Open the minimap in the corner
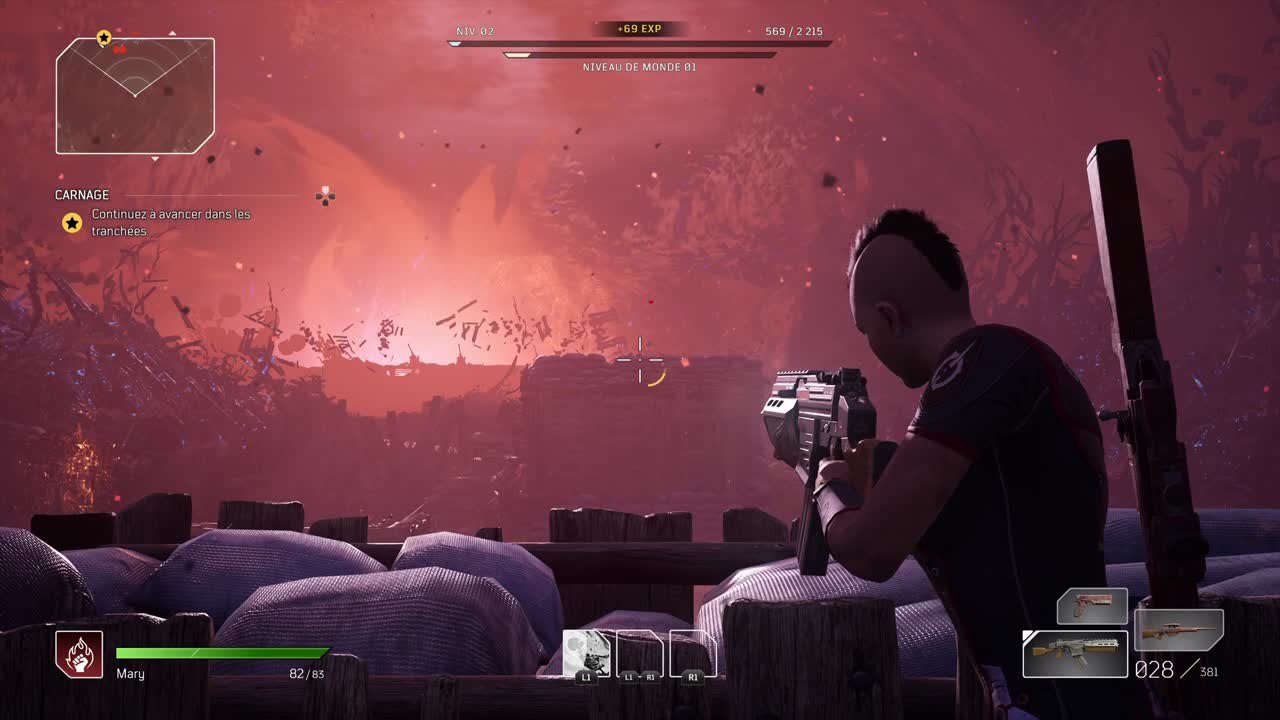Viewport: 1280px width, 720px height. click(x=135, y=96)
